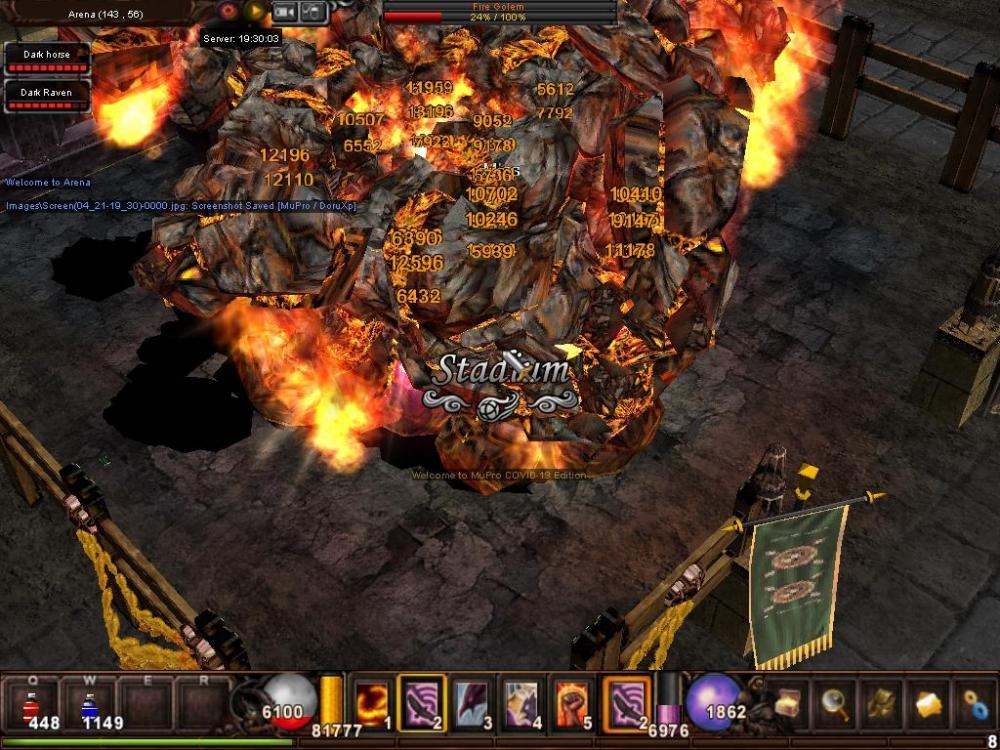Activate the purple creature skill in slot 4
Screen dimensions: 1000x750
(x=523, y=703)
